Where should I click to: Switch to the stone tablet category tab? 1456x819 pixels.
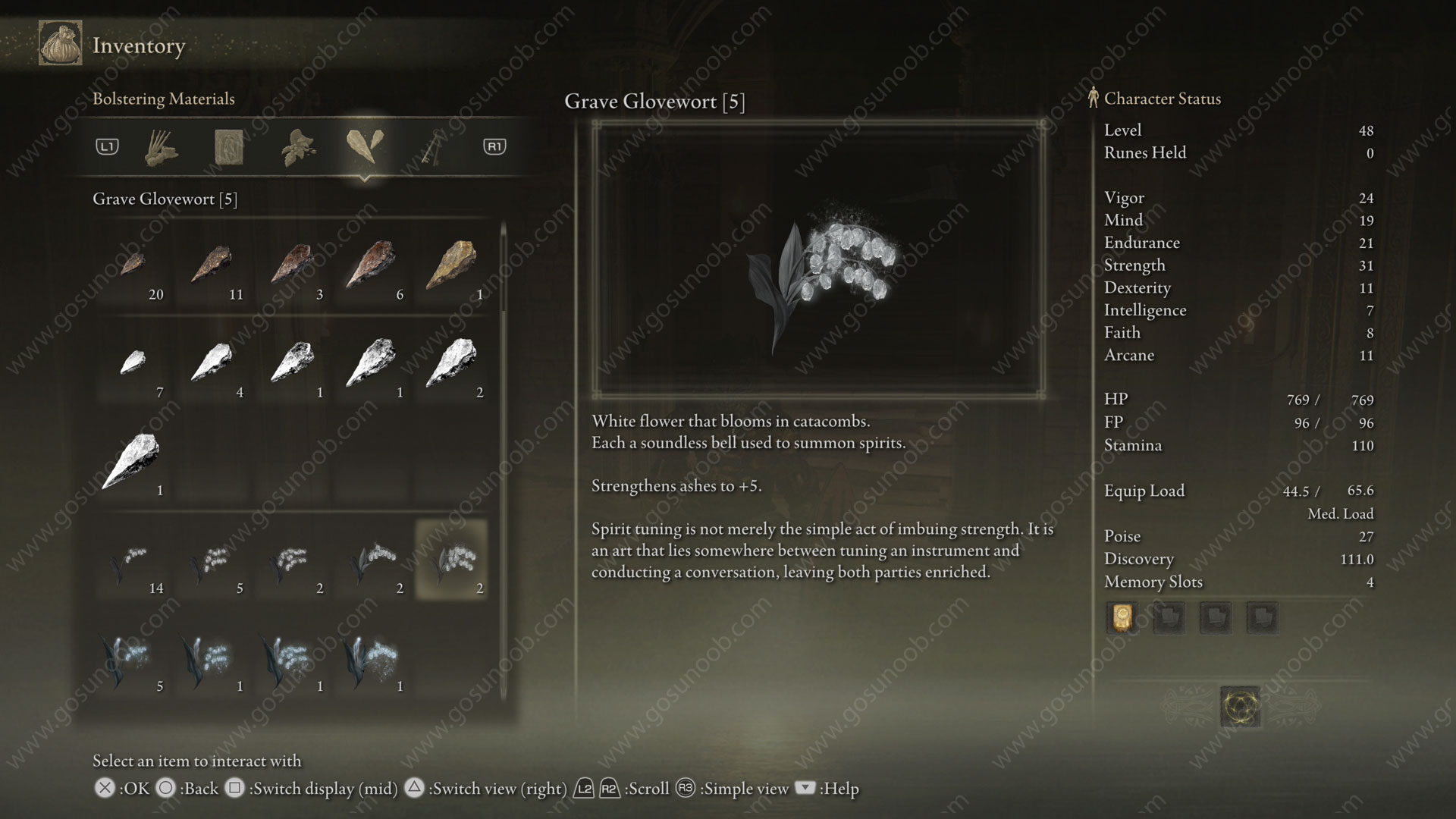pos(228,146)
